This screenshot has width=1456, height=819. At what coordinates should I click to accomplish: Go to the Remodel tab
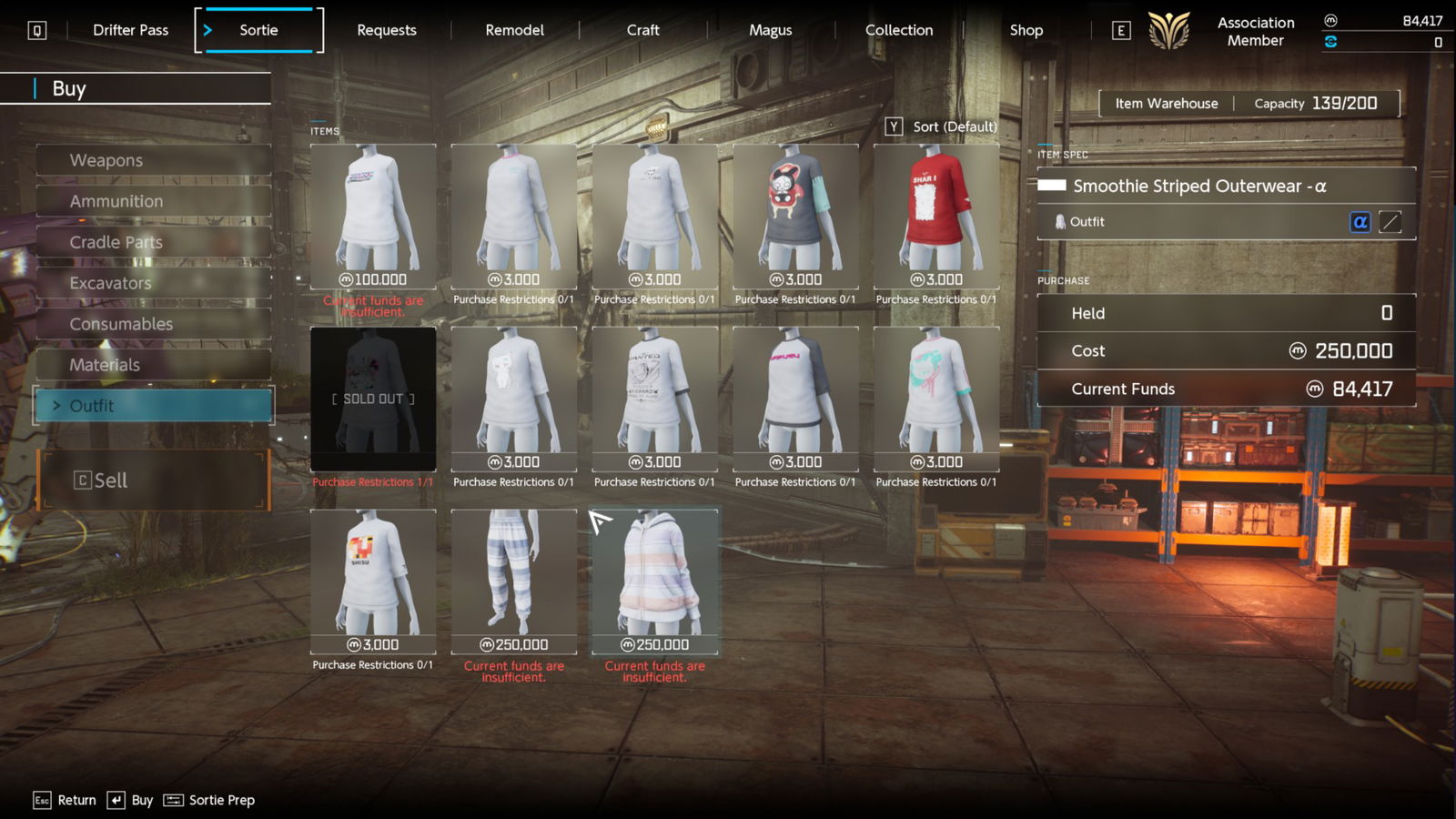coord(514,30)
